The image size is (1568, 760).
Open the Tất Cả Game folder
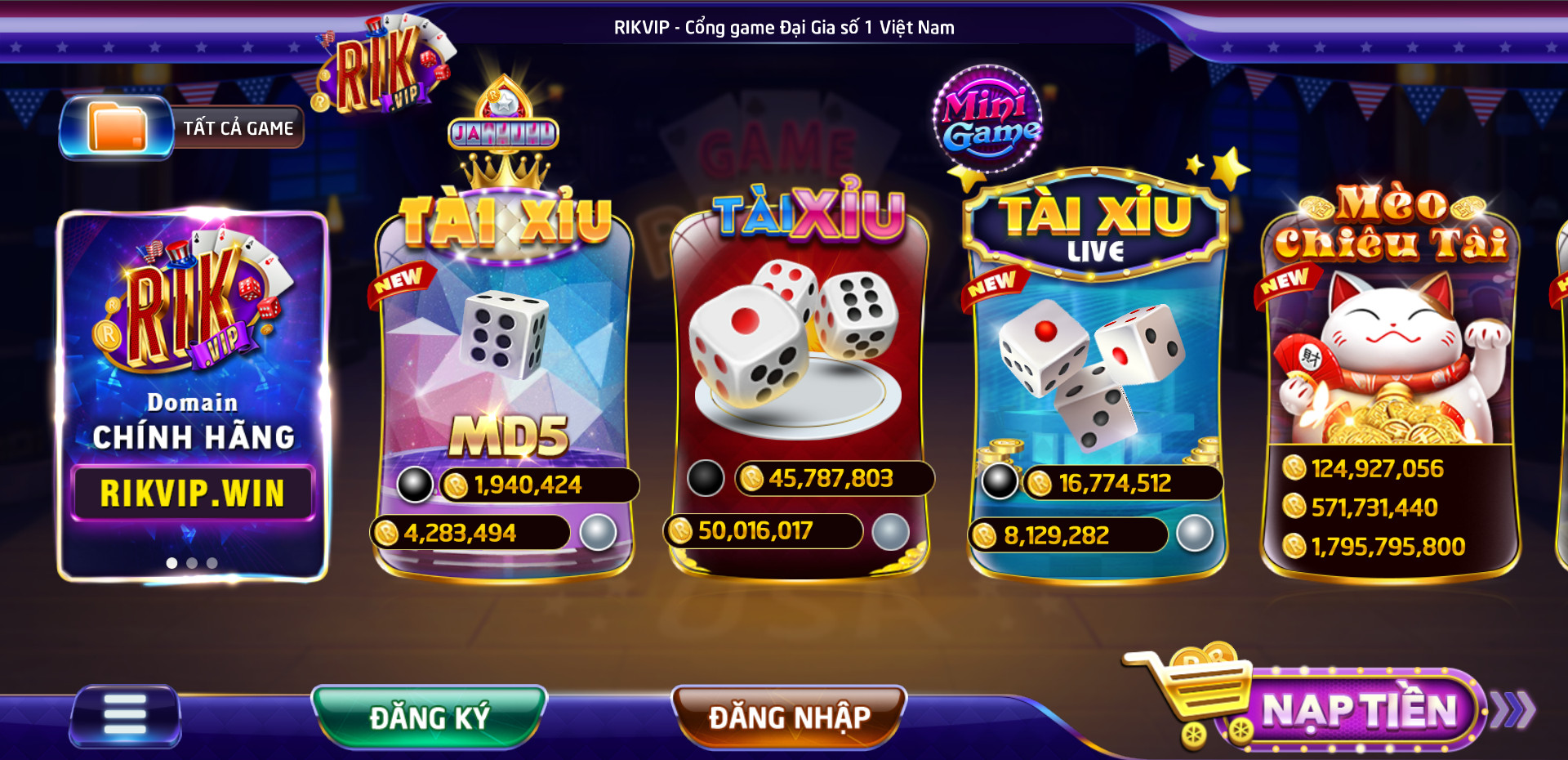coord(181,127)
